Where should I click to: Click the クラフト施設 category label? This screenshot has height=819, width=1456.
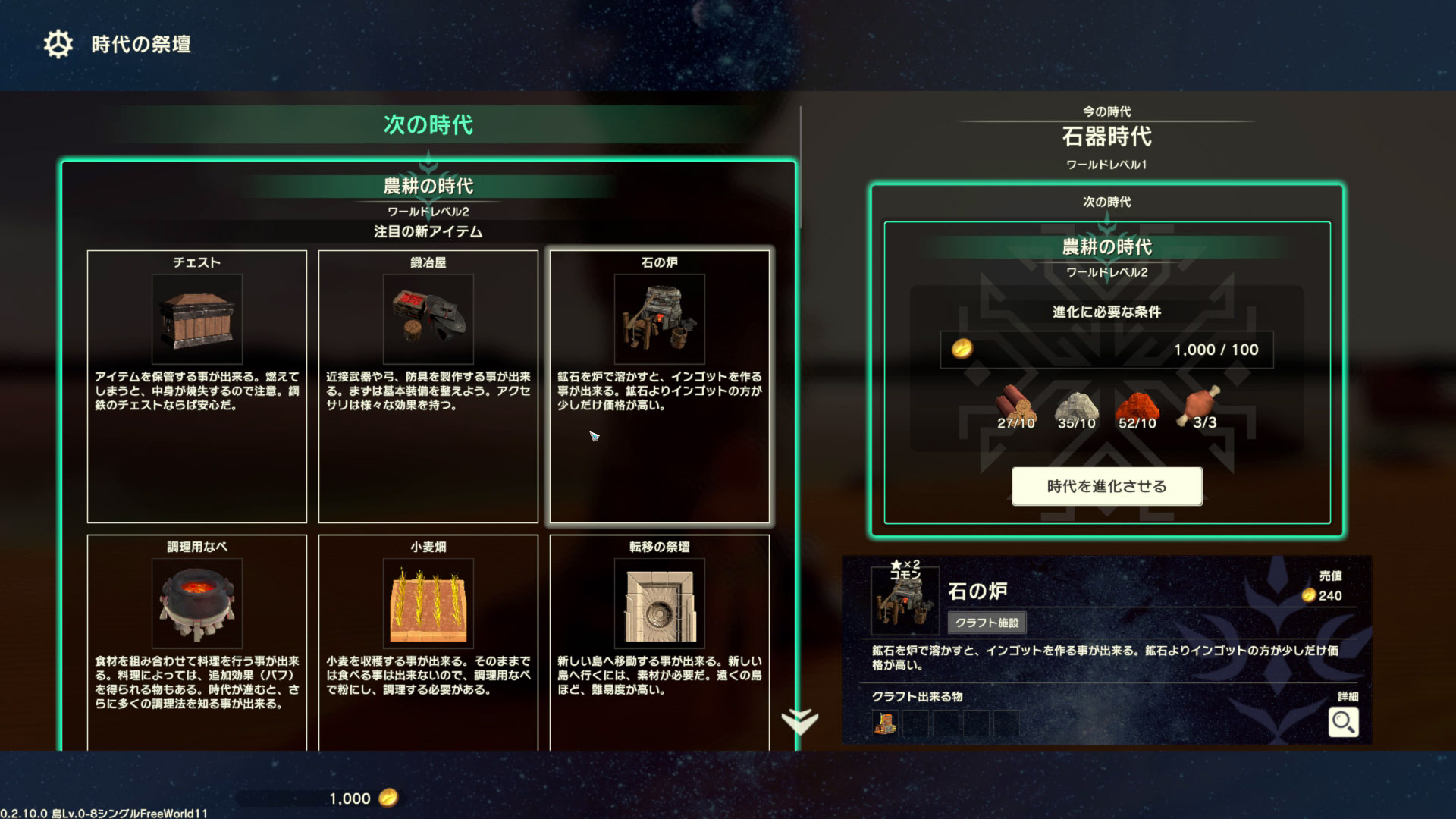pos(987,623)
